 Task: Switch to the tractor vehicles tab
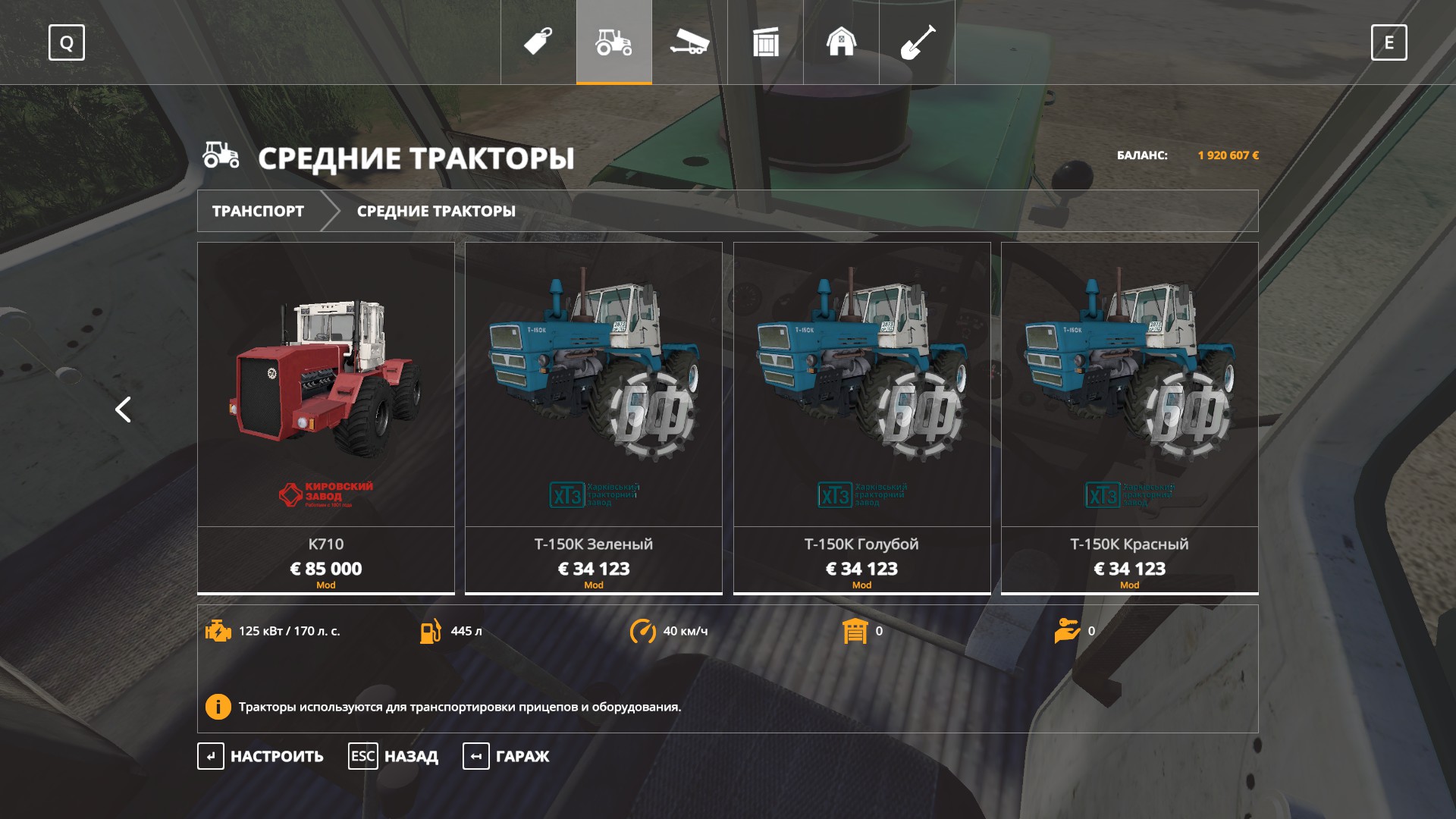[614, 42]
